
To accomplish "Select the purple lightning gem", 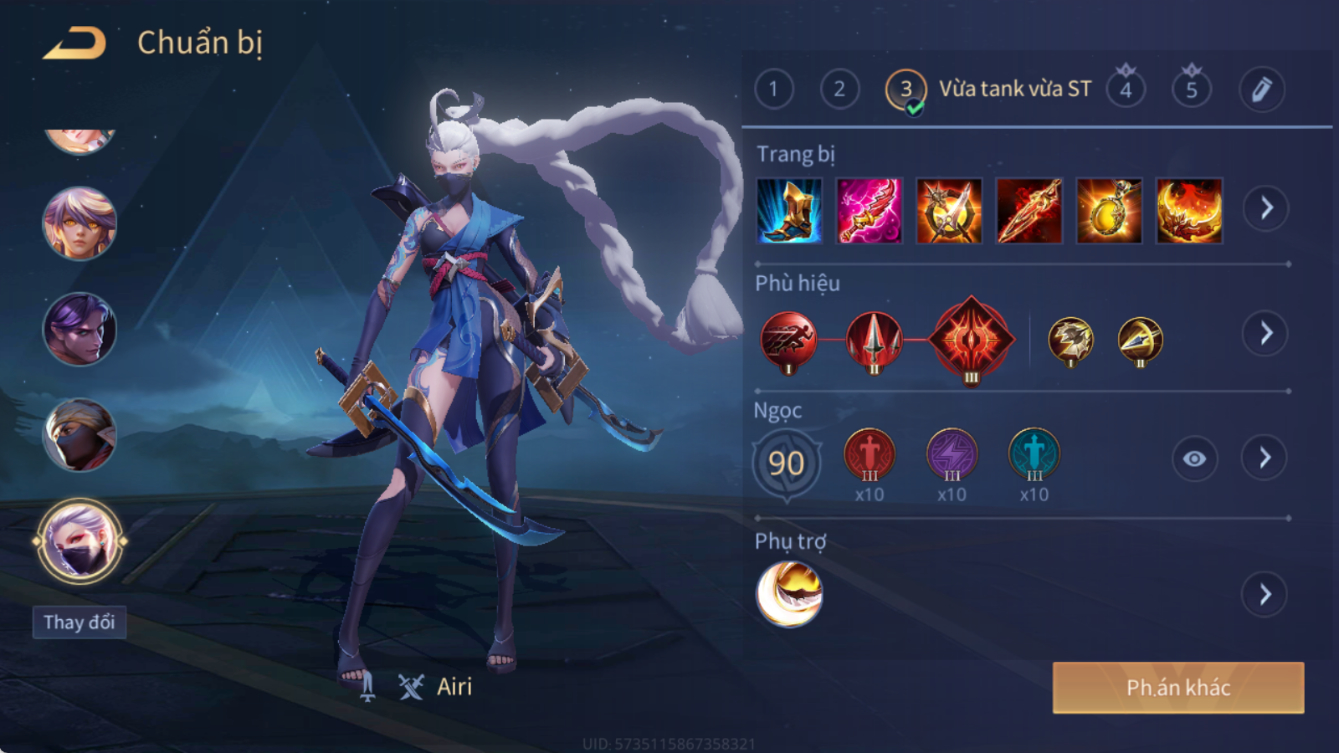I will (x=951, y=455).
